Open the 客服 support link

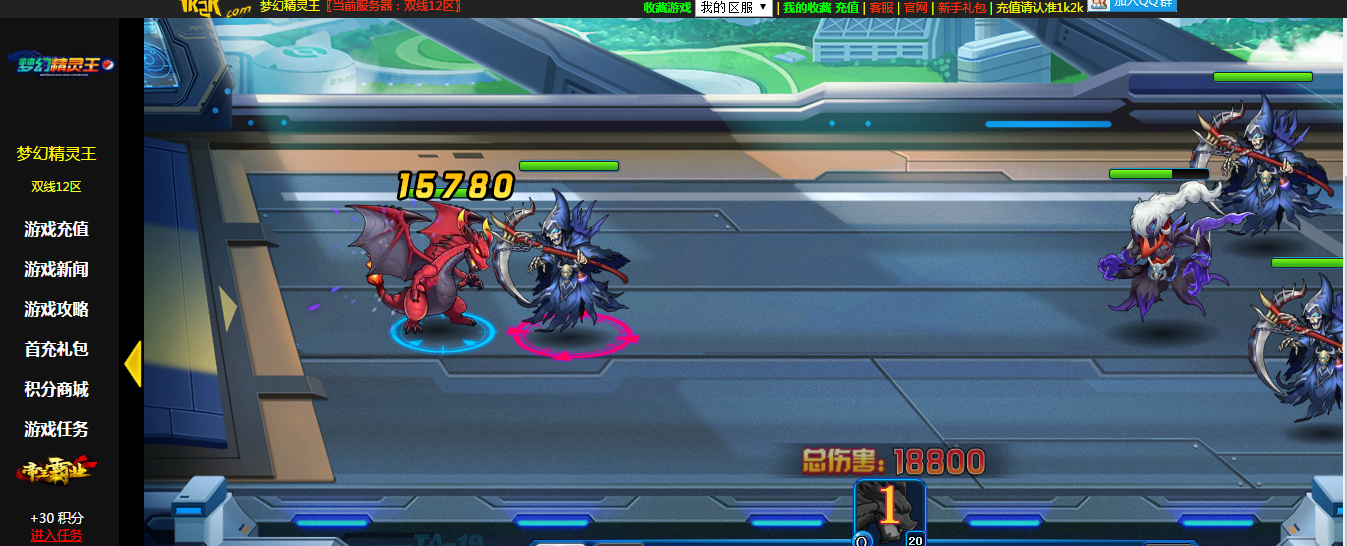pos(881,7)
